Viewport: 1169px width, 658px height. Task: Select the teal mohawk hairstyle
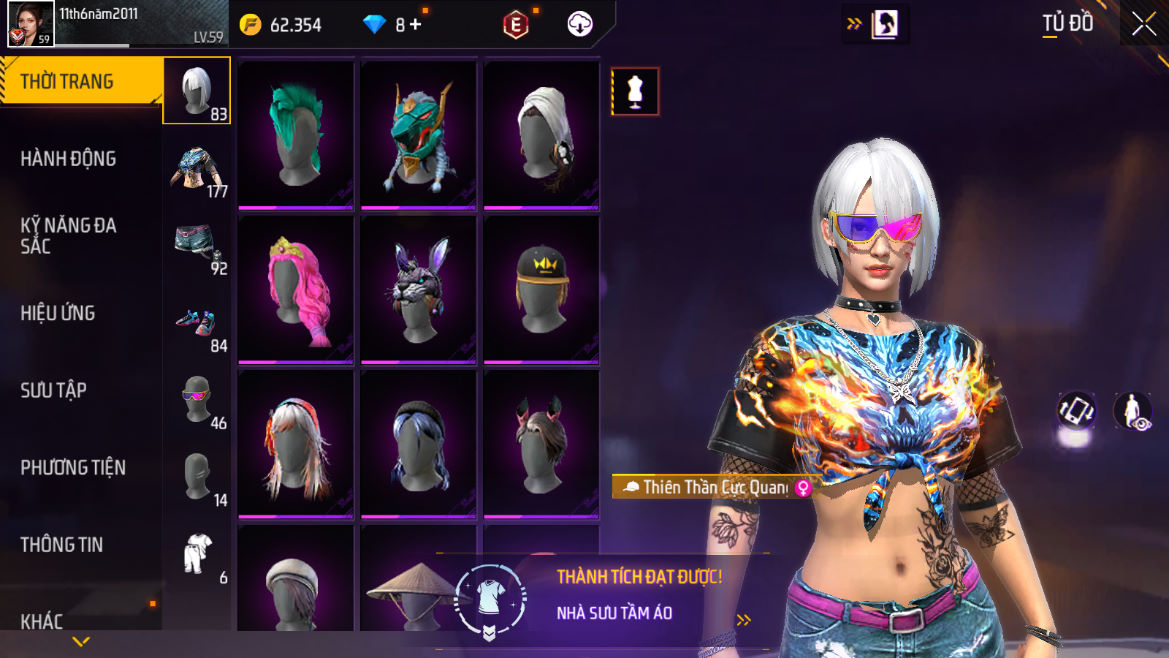coord(296,135)
